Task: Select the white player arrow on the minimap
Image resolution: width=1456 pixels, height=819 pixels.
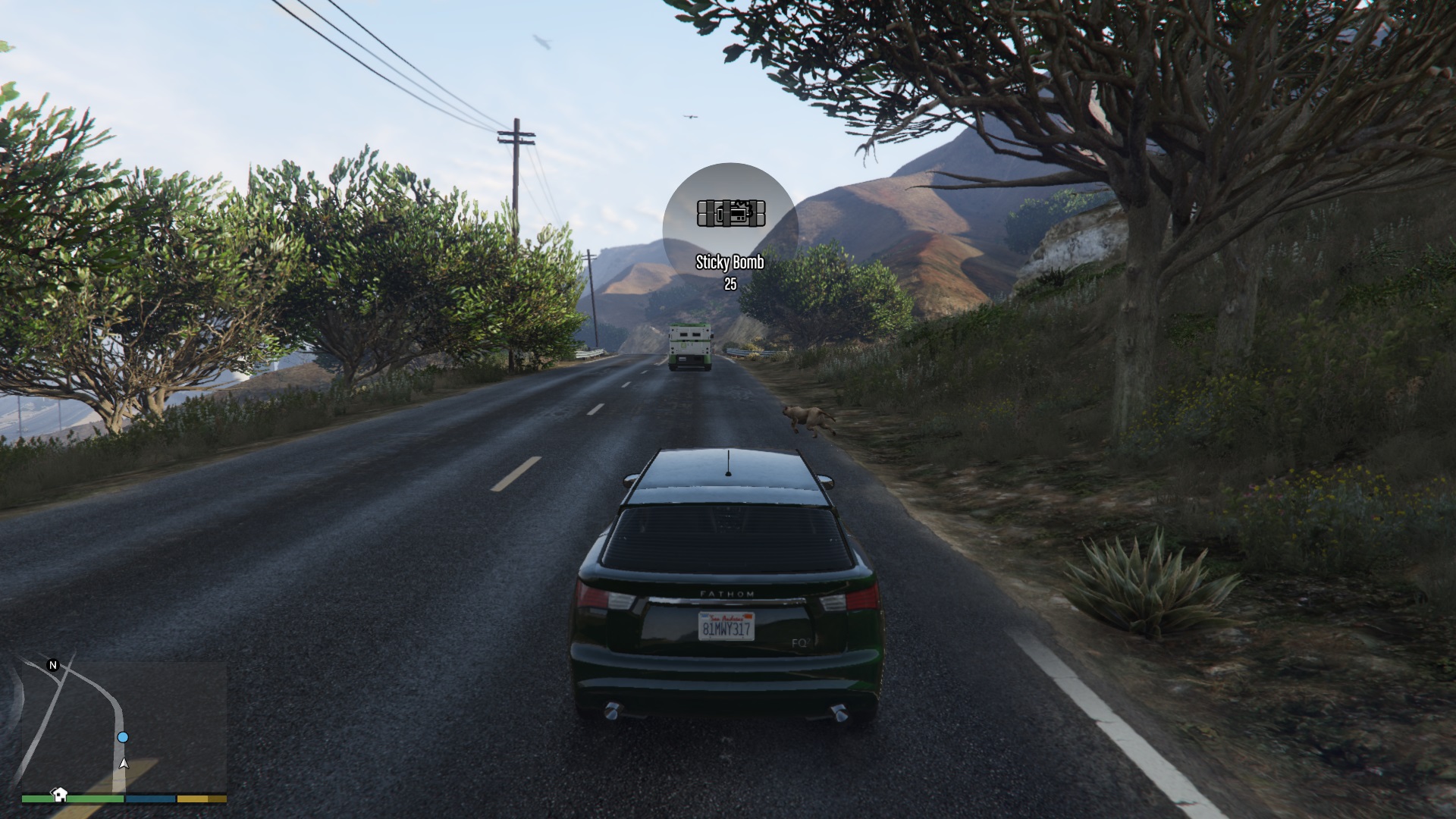Action: point(124,763)
